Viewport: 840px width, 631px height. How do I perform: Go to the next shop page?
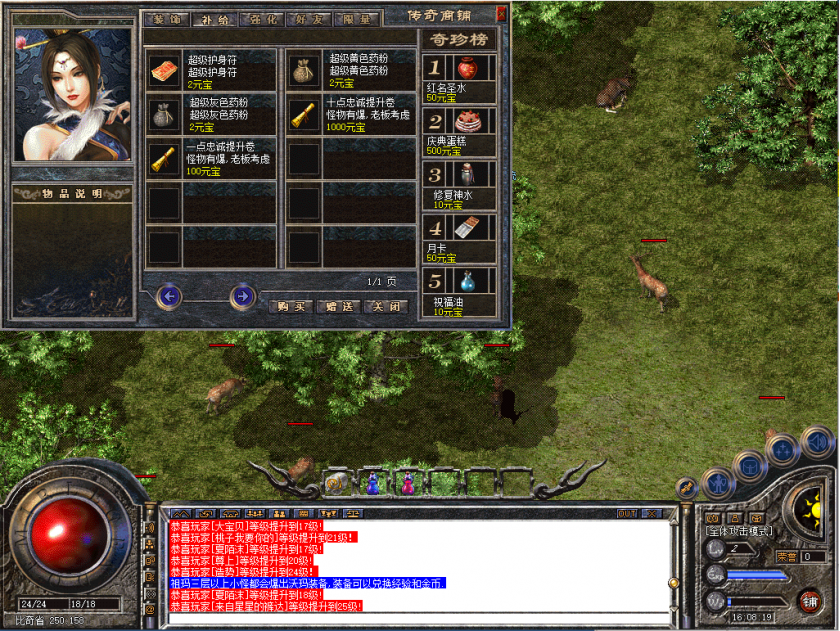tap(241, 296)
